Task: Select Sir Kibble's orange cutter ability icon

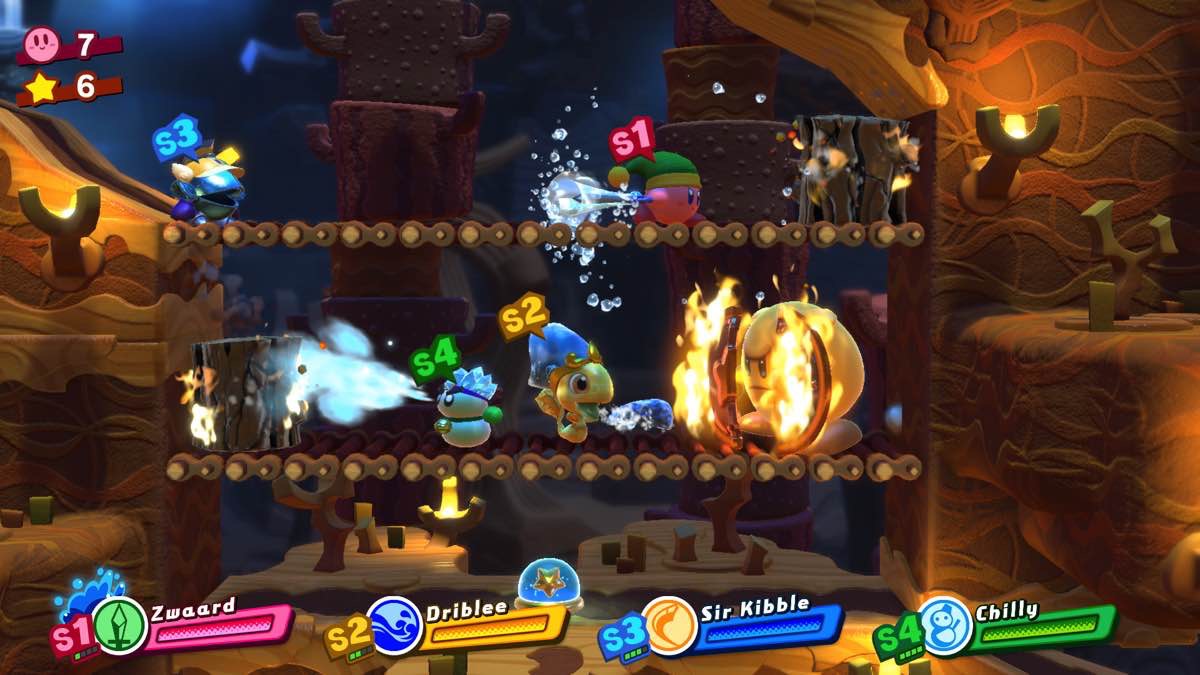Action: tap(668, 624)
